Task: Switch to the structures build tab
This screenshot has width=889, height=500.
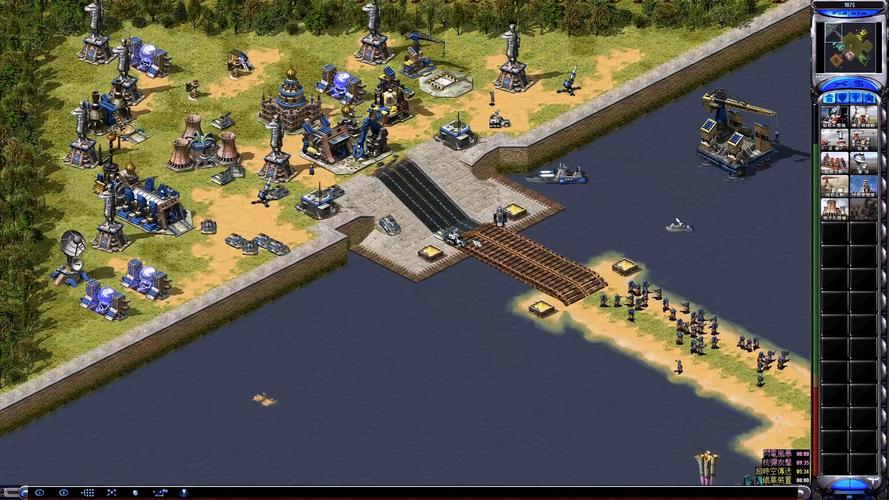Action: coord(829,98)
